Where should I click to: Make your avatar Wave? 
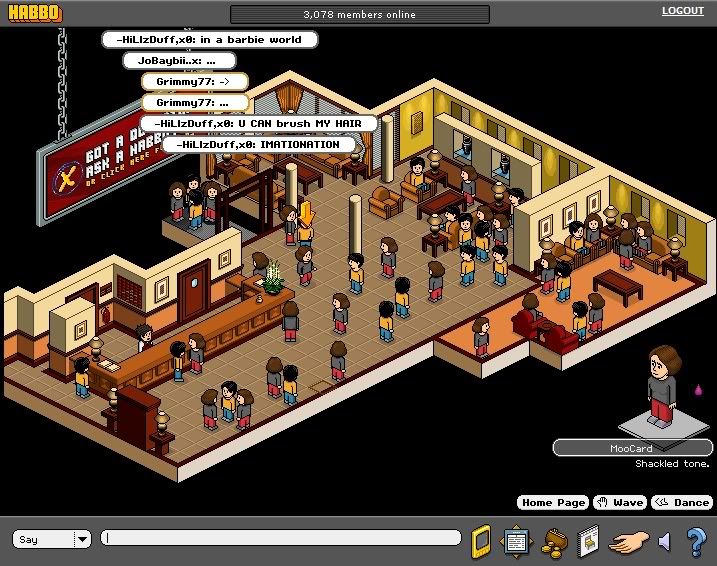point(619,503)
